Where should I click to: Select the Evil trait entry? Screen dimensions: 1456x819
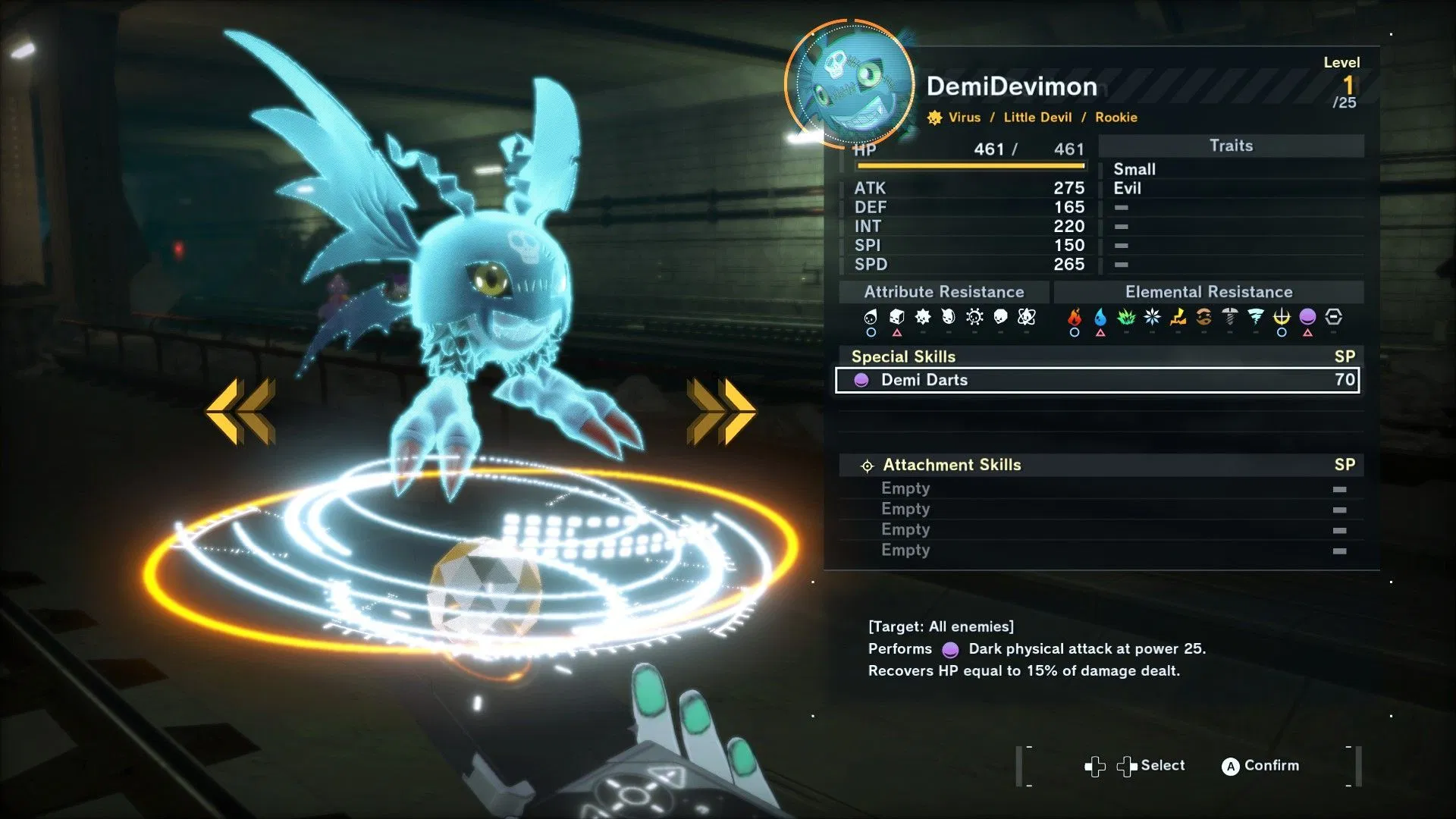pyautogui.click(x=1127, y=188)
